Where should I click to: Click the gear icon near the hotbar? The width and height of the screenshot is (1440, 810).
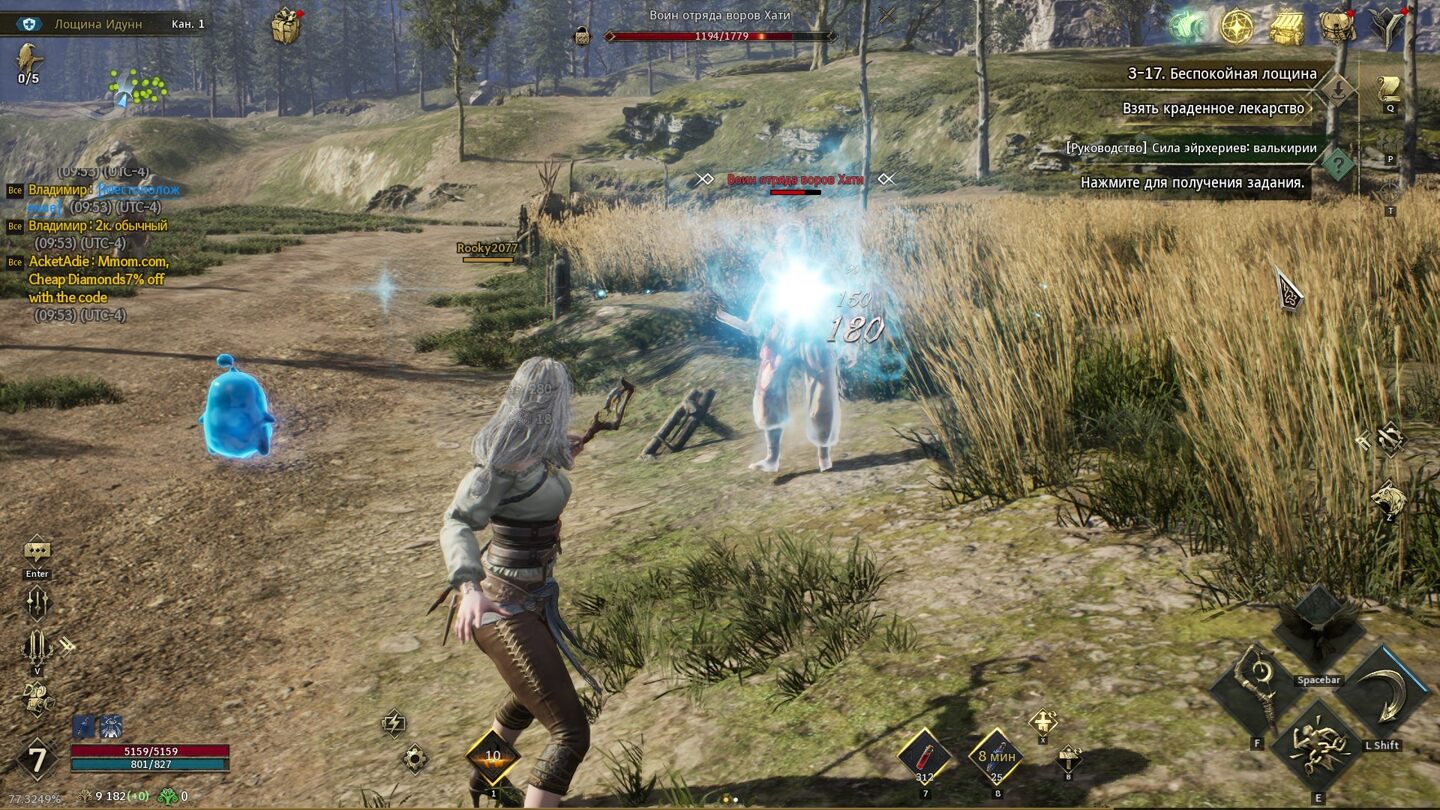point(414,759)
